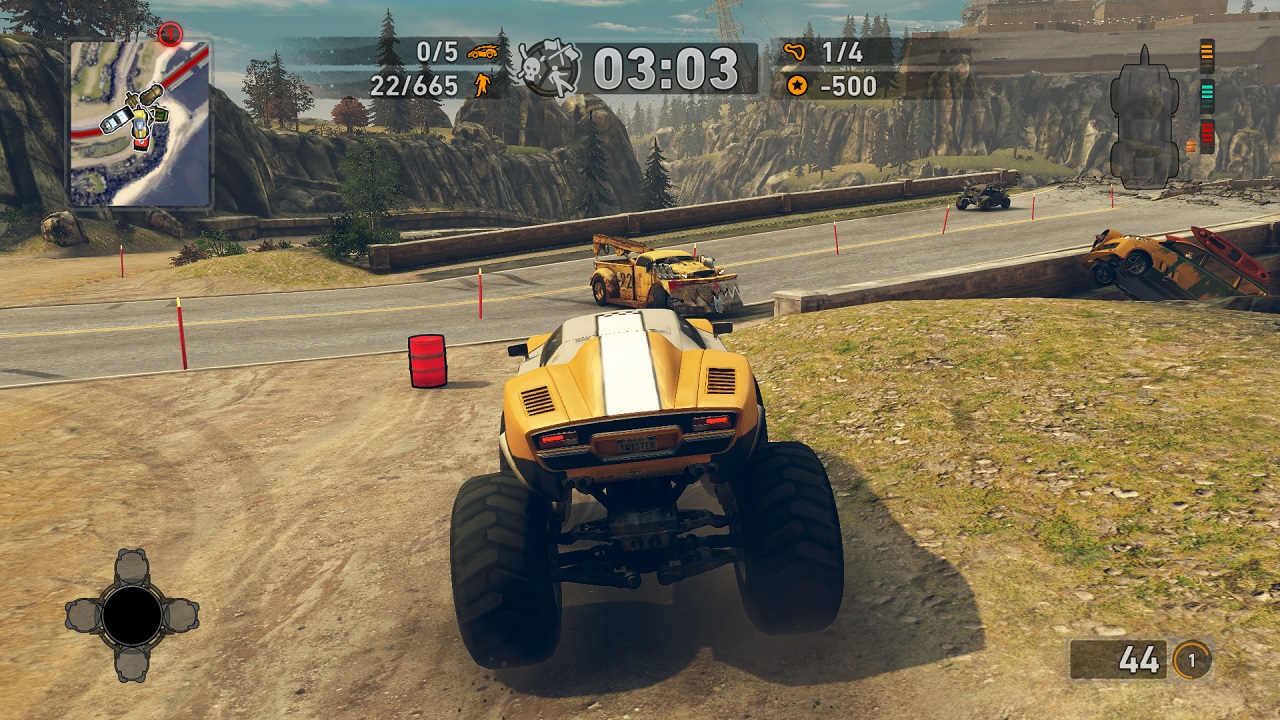1280x720 pixels.
Task: Click the lap track loop icon
Action: [796, 52]
